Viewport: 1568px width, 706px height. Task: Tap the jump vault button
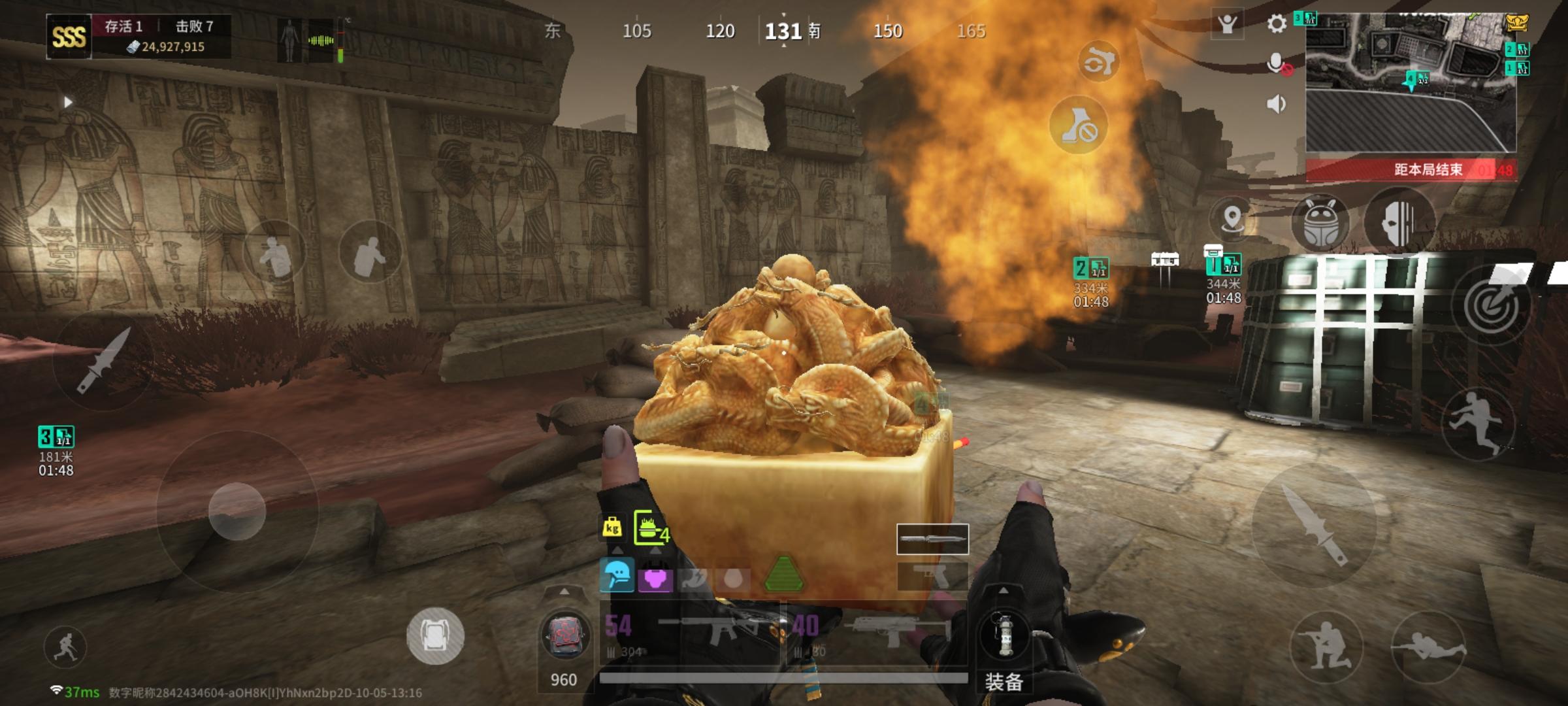click(1477, 422)
